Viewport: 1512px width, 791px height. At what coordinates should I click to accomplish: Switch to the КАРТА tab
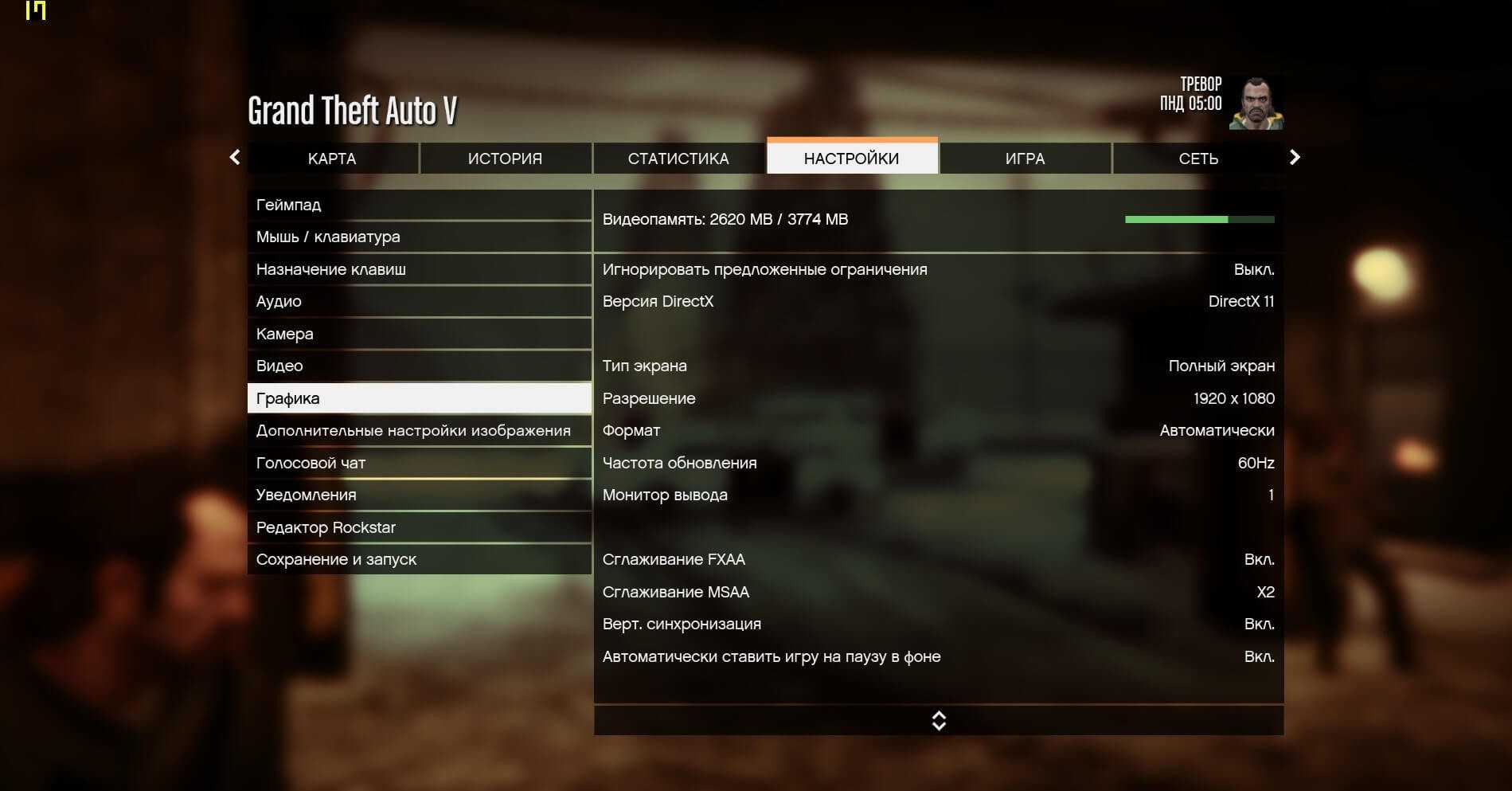[x=332, y=159]
